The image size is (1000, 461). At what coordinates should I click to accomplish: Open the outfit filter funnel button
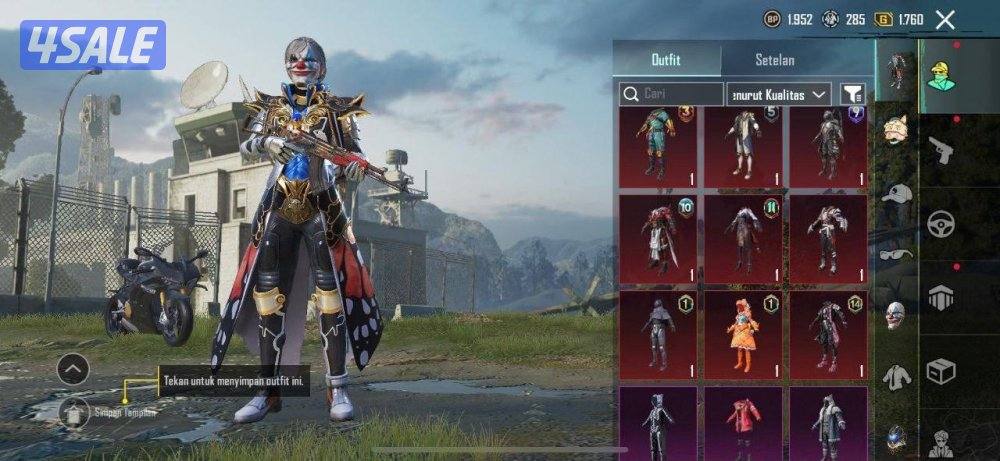pos(852,94)
